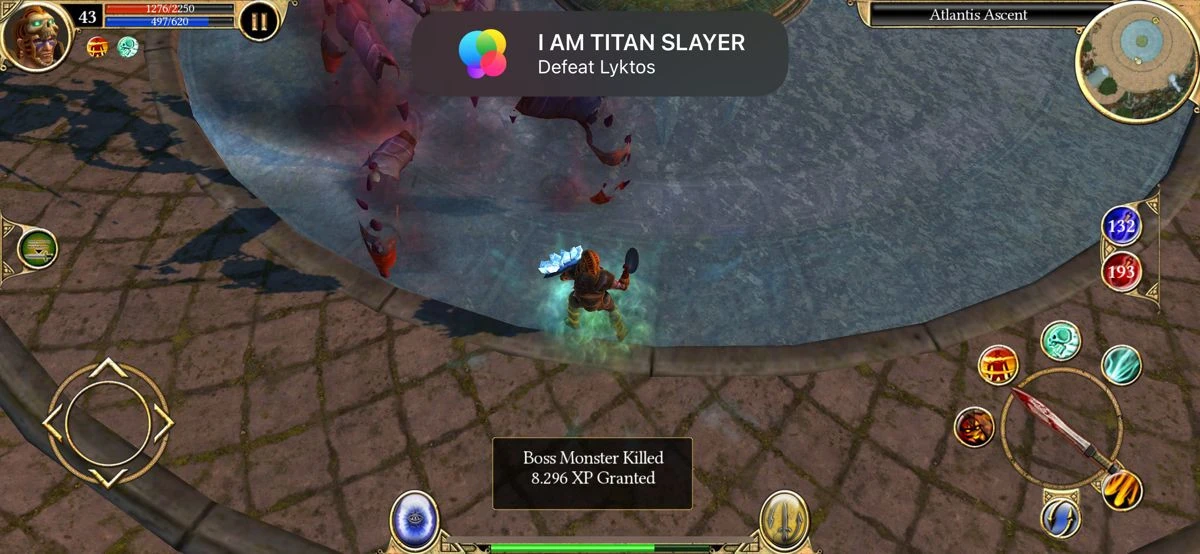Tap the virtual movement joystick
This screenshot has height=554, width=1200.
[107, 422]
